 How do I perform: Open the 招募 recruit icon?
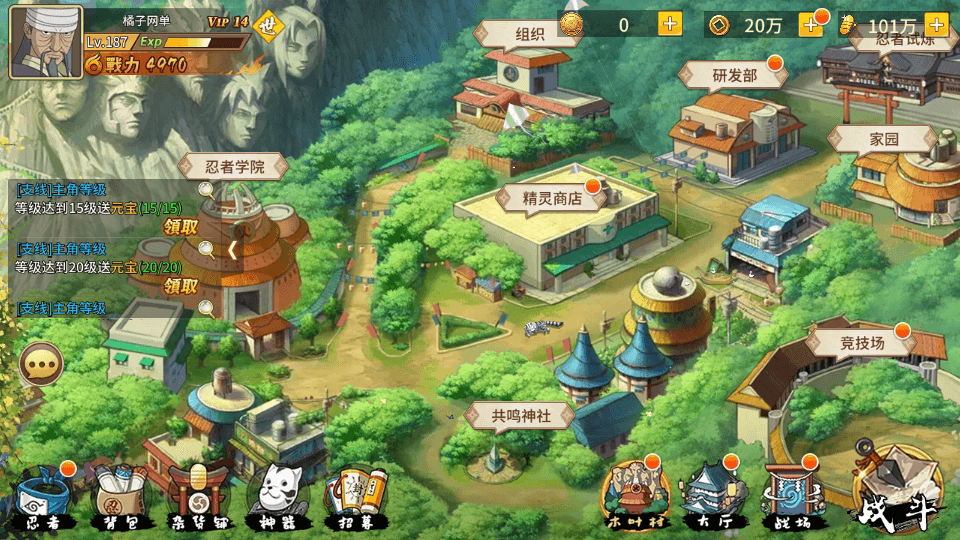click(x=356, y=497)
